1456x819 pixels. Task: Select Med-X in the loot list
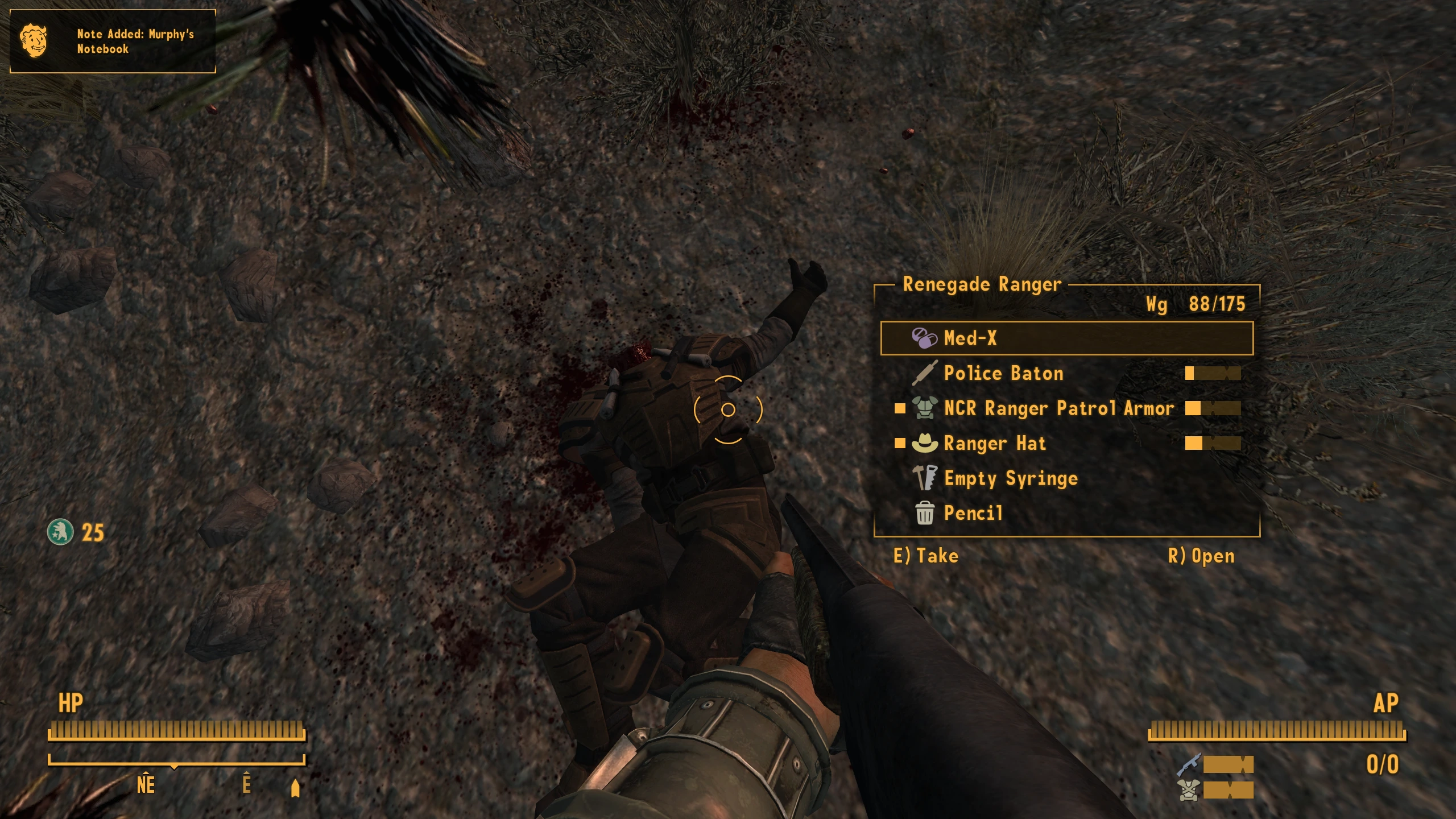pos(1066,338)
